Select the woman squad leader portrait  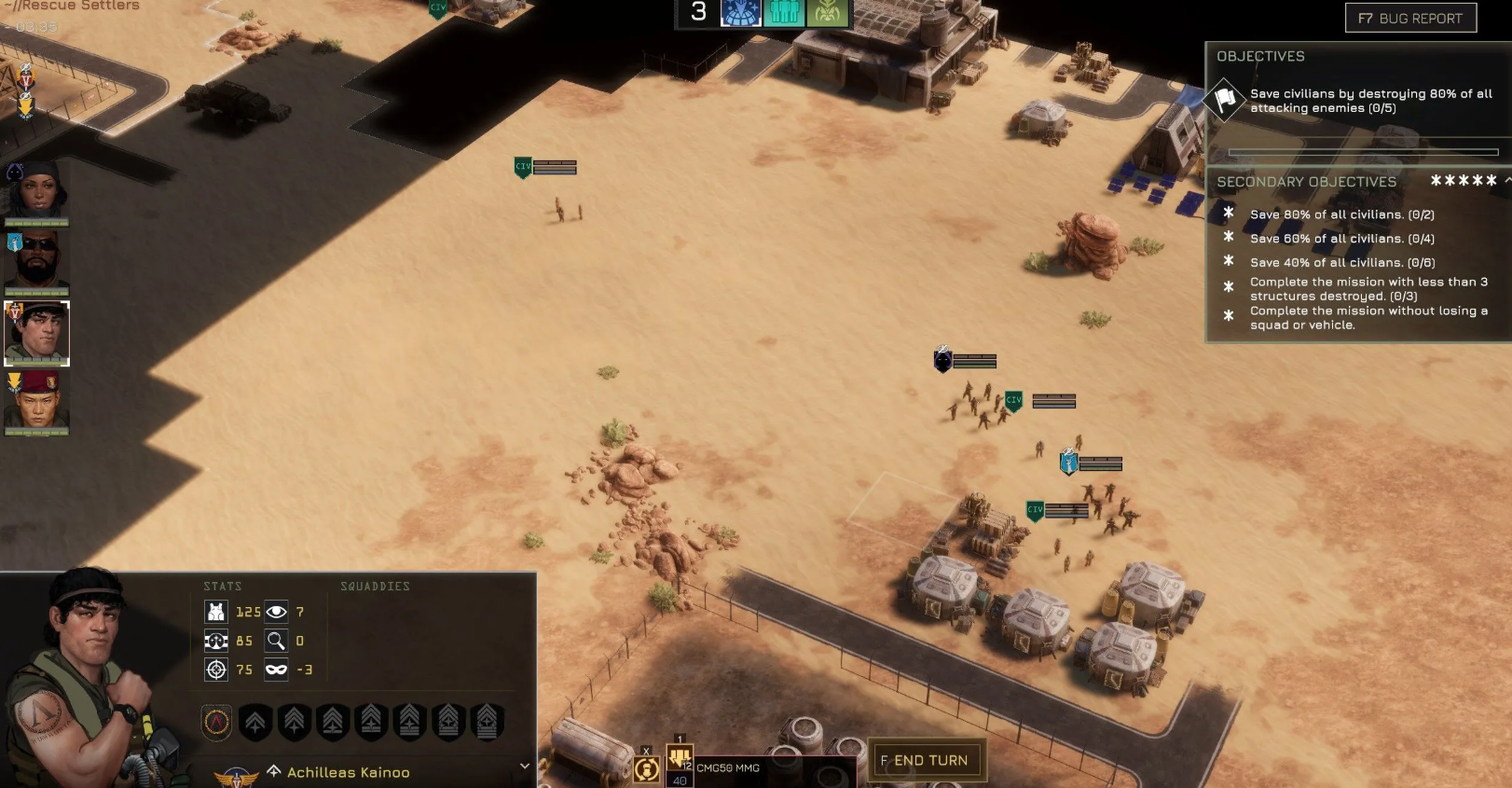[36, 191]
